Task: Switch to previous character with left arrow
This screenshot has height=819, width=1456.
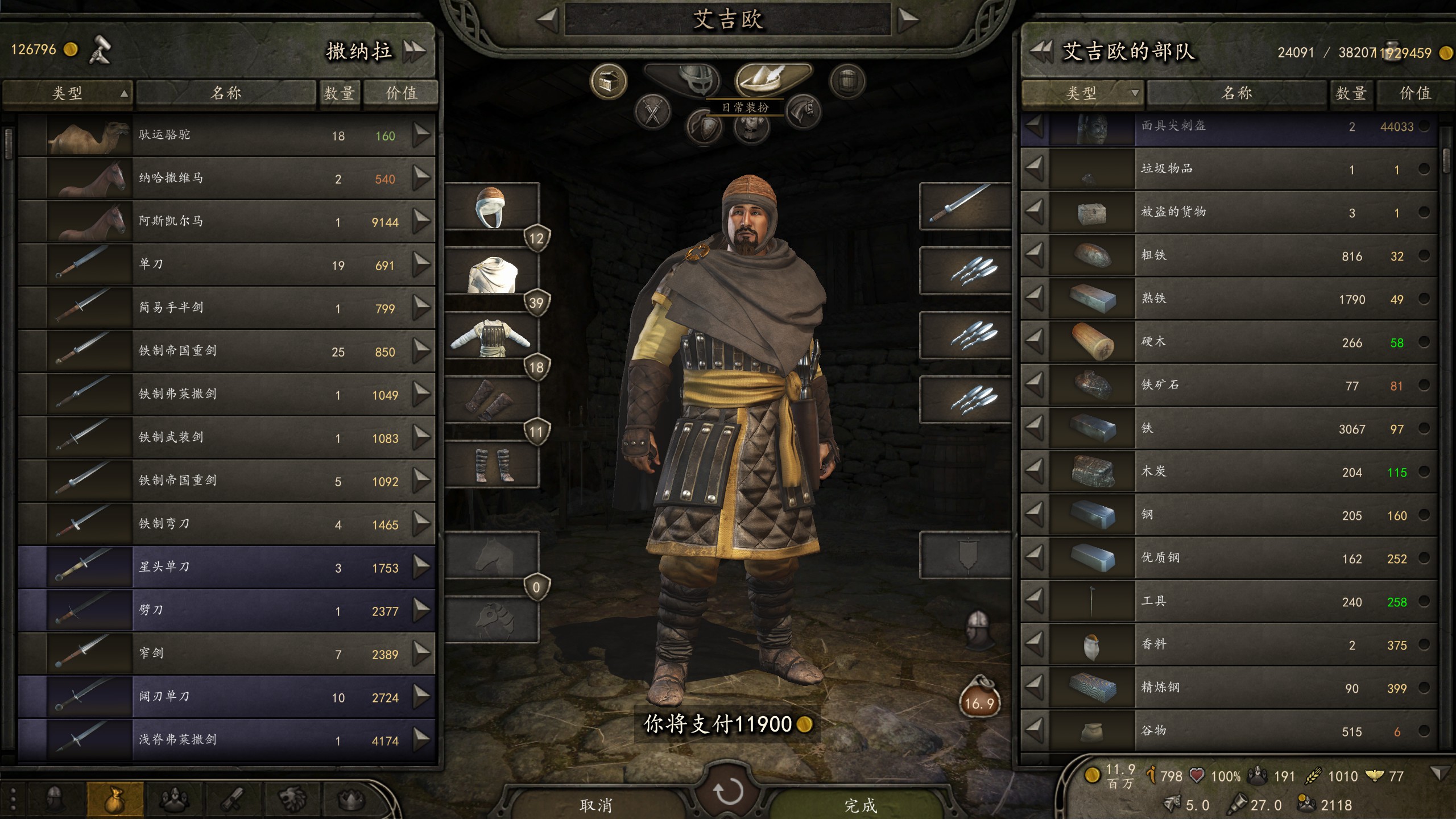Action: pos(548,20)
